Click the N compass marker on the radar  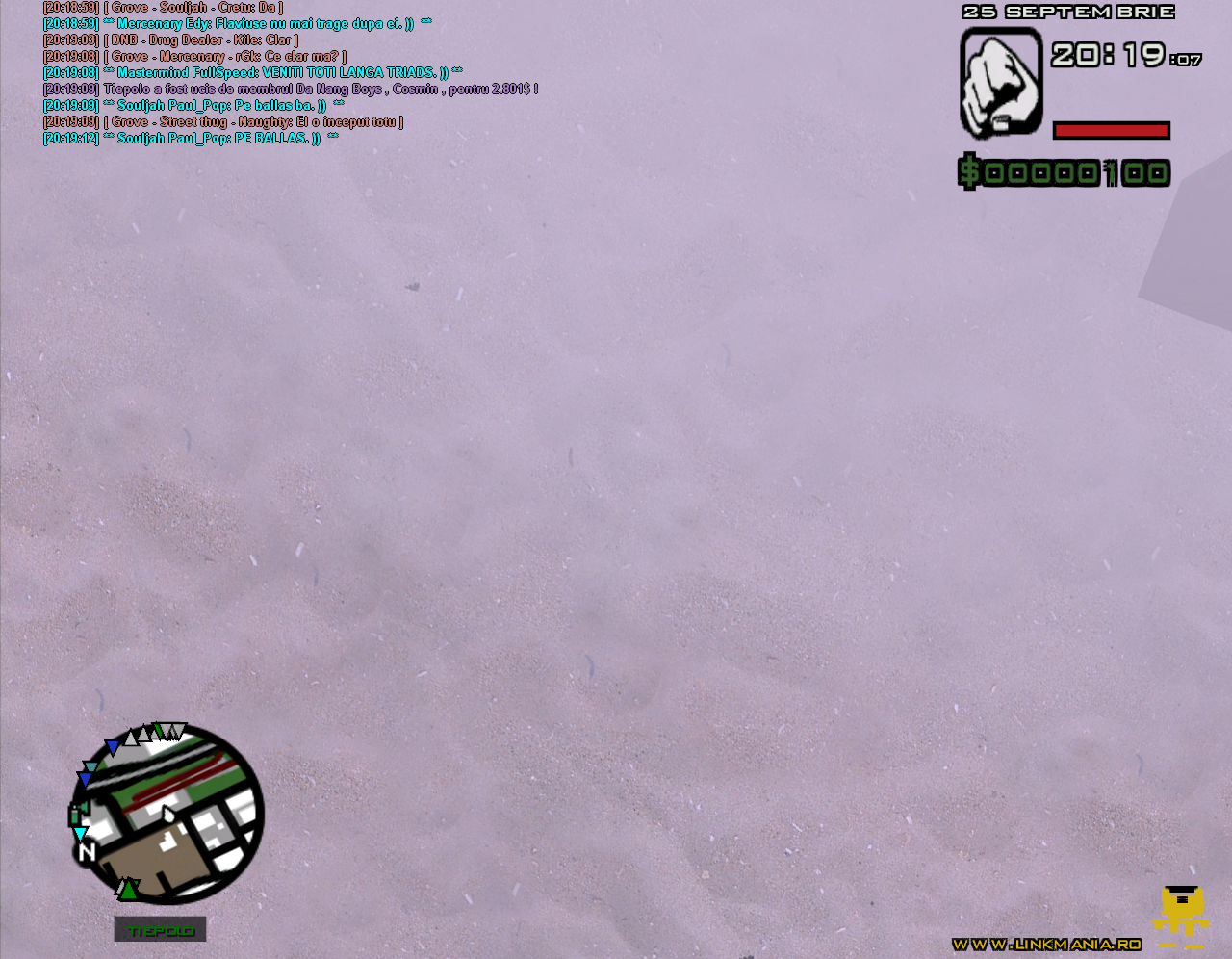tap(88, 851)
